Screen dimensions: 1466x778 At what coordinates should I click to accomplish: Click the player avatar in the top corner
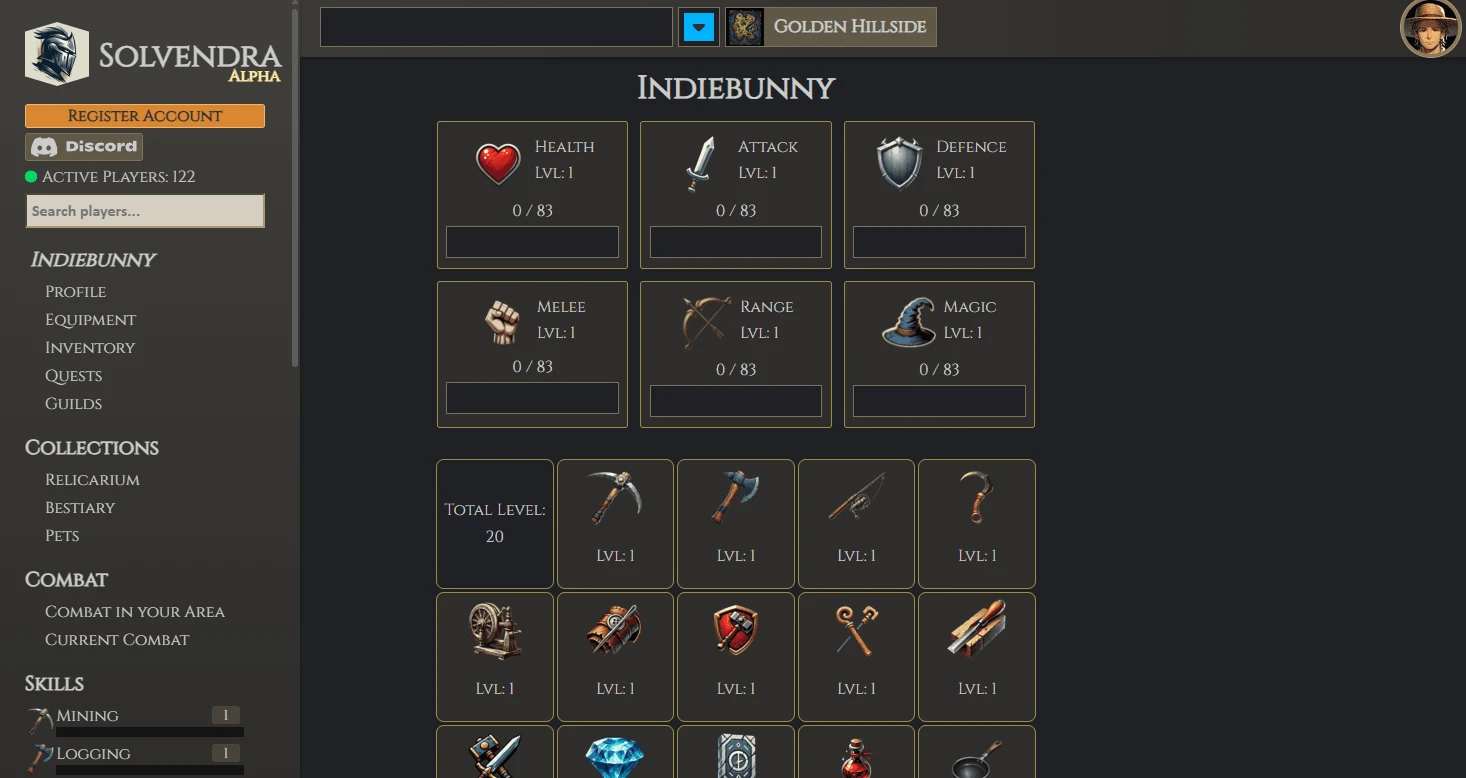pyautogui.click(x=1430, y=28)
